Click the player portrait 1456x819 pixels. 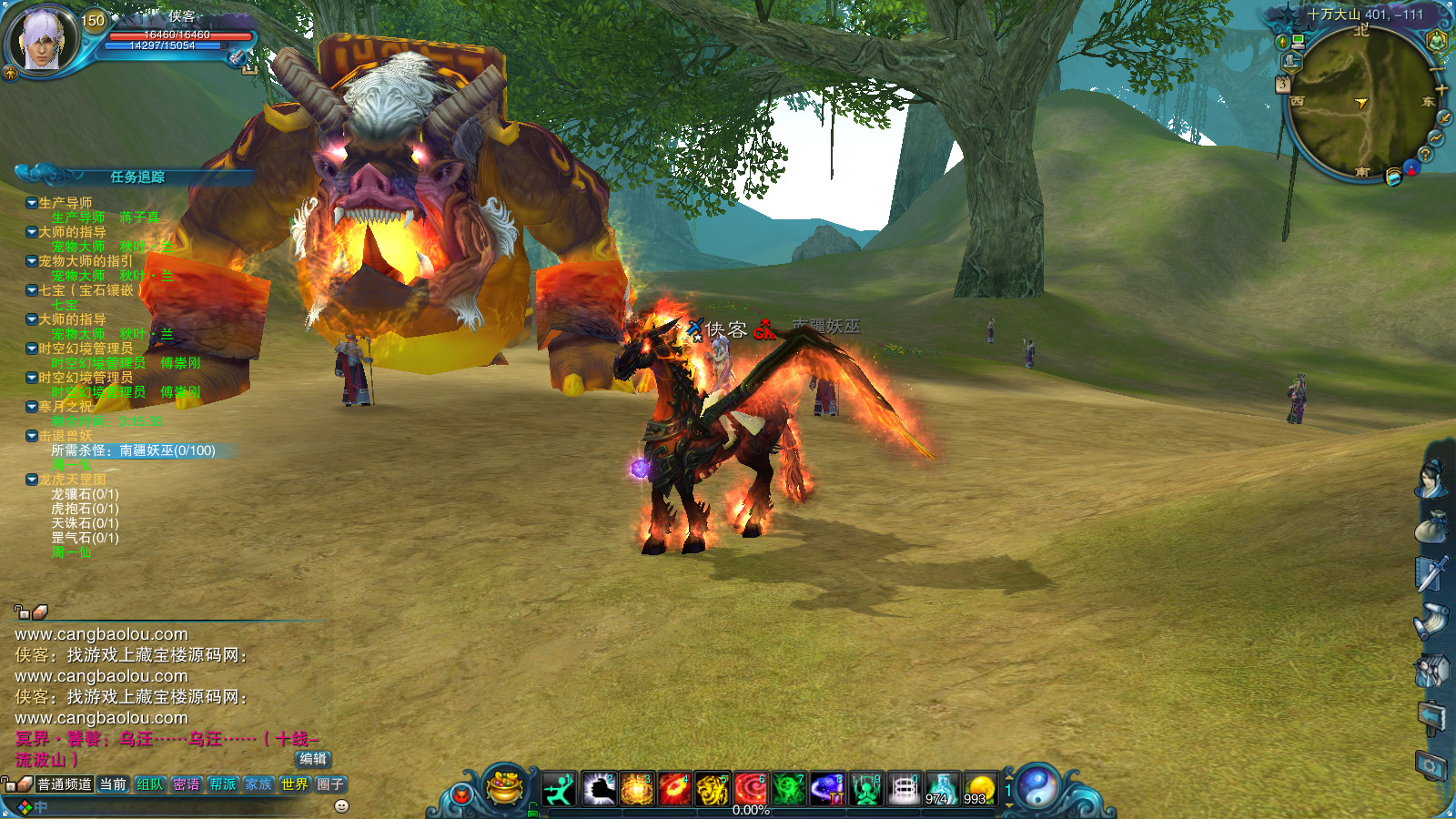pos(41,40)
